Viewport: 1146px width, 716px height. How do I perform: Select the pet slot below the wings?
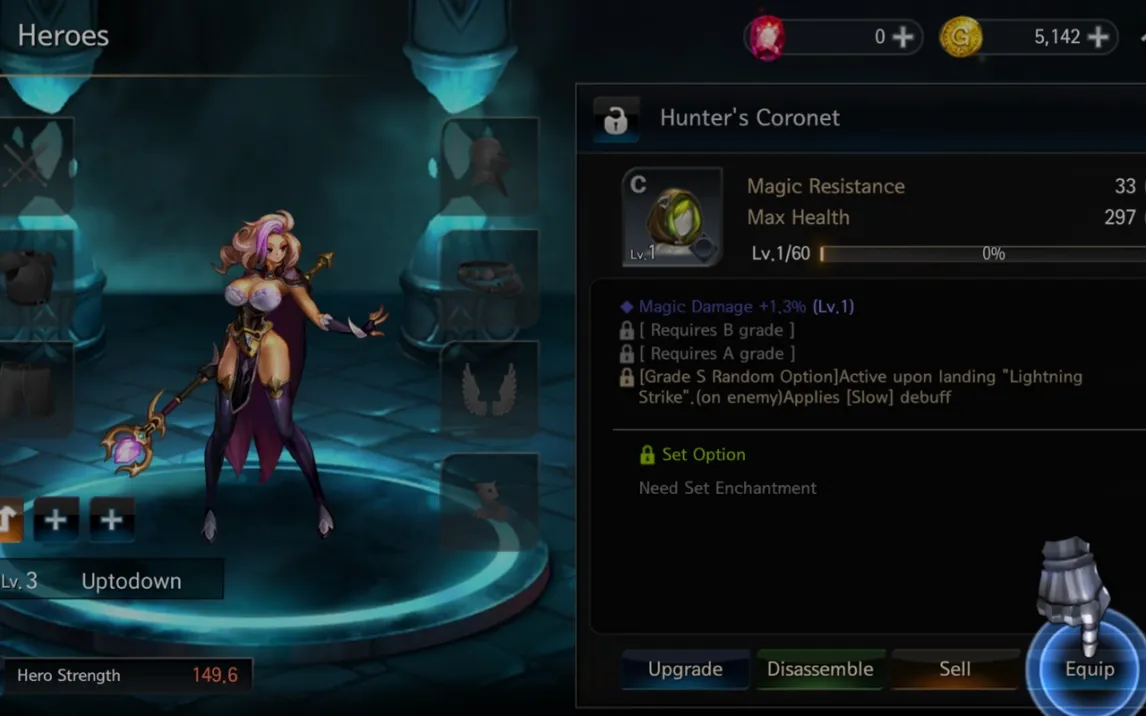pyautogui.click(x=489, y=500)
